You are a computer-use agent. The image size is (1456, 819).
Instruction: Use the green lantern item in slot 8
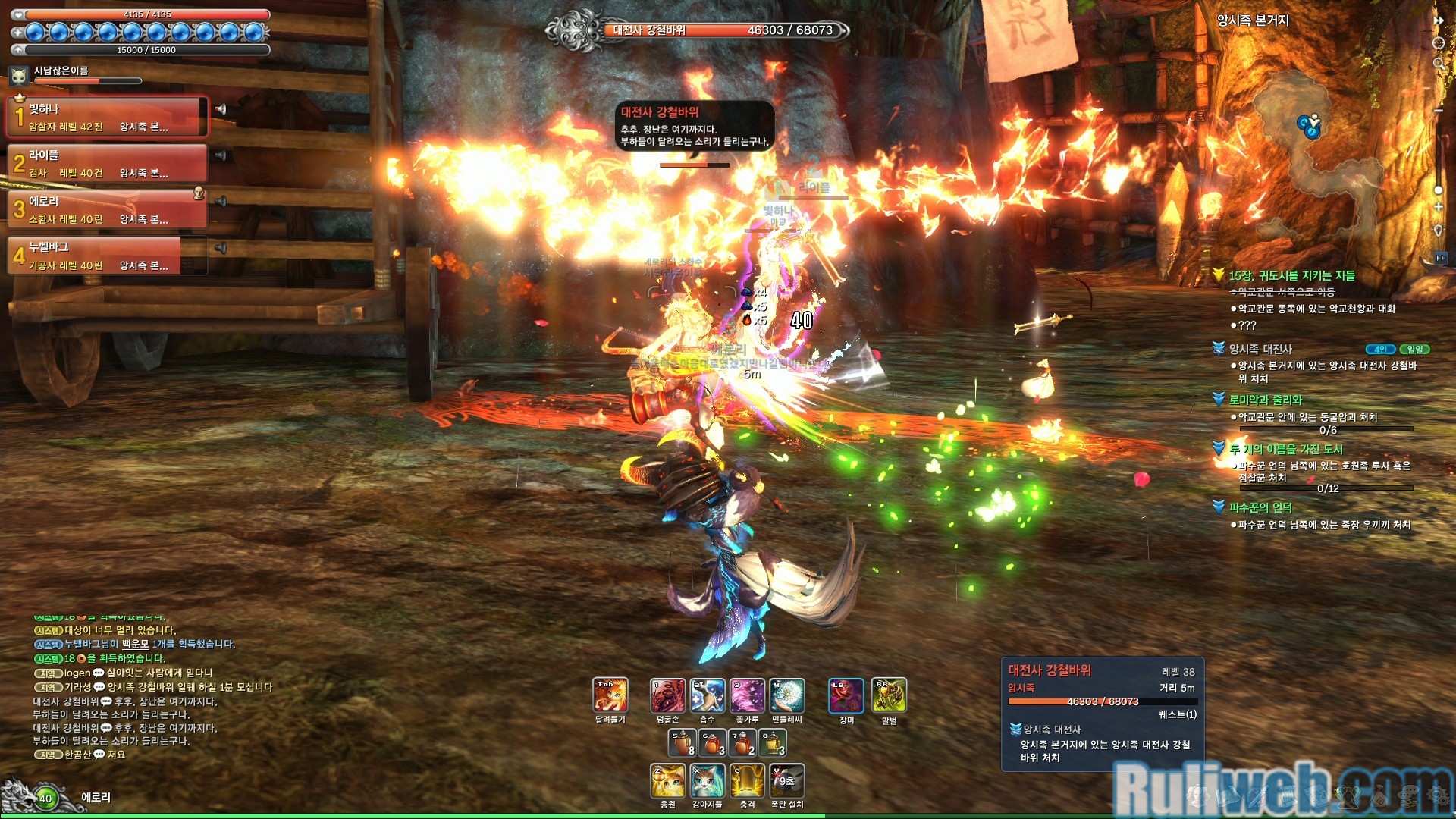773,742
